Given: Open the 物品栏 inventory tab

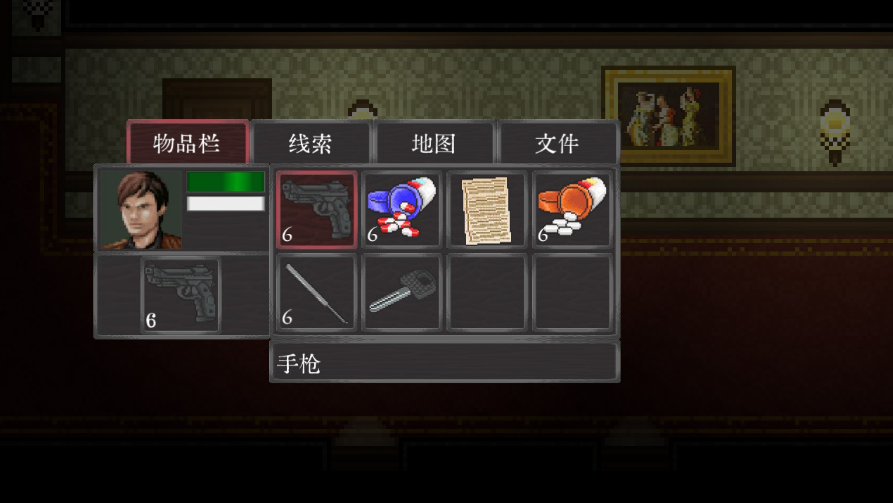Looking at the screenshot, I should pos(187,143).
